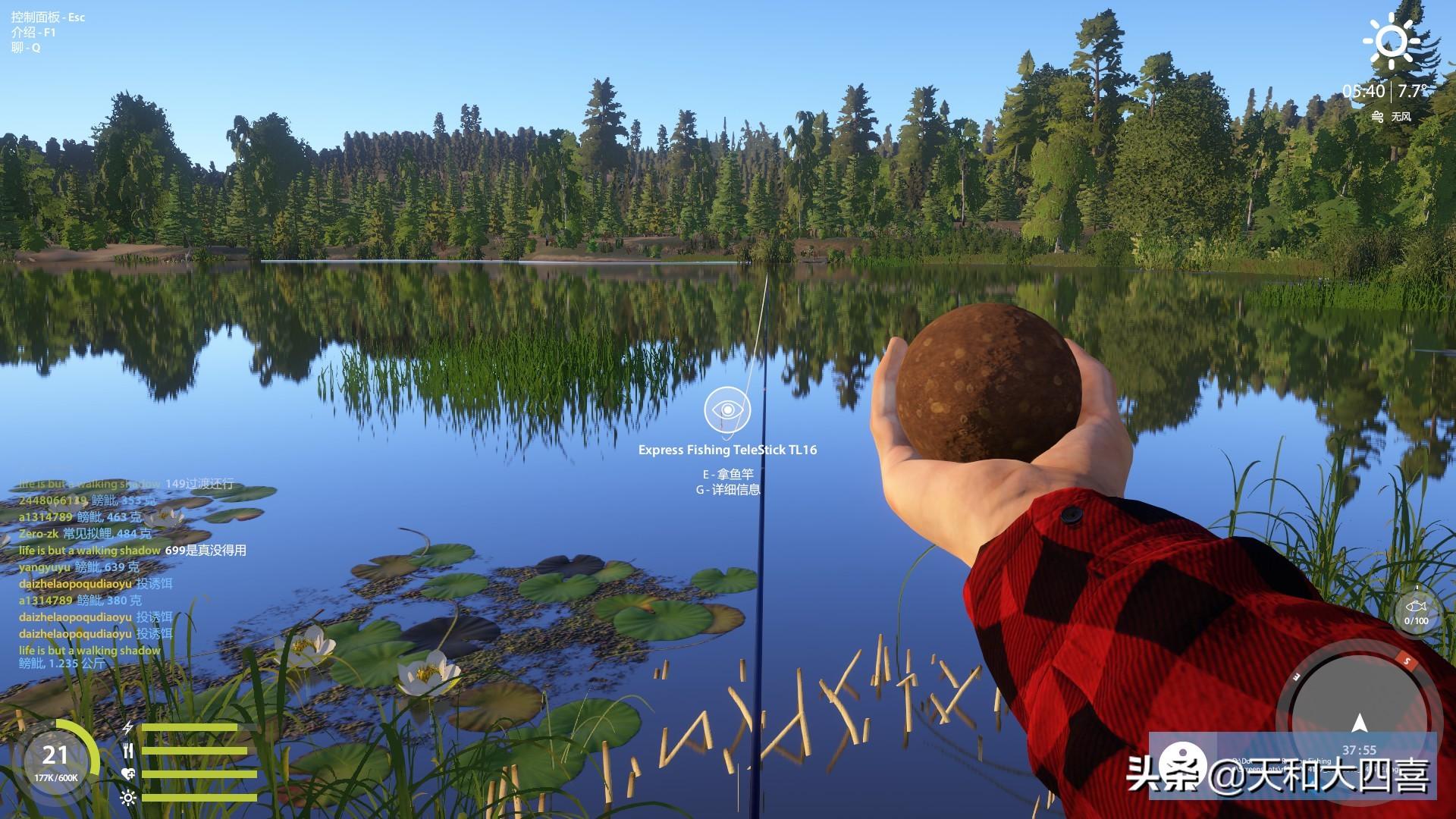Open the keepnet fish icon showing 0/100
Image resolution: width=1456 pixels, height=819 pixels.
click(x=1415, y=609)
